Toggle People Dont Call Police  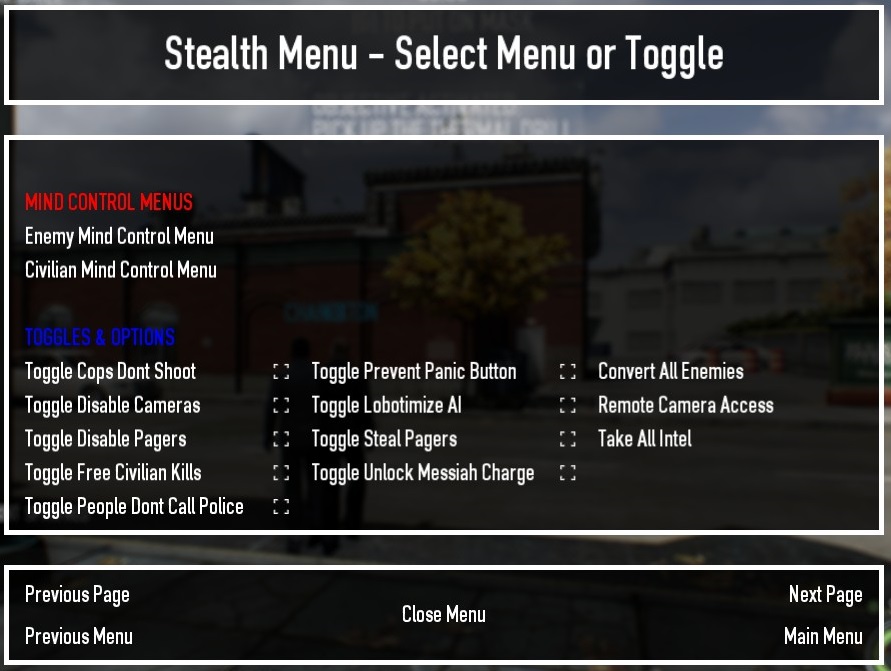click(x=134, y=507)
